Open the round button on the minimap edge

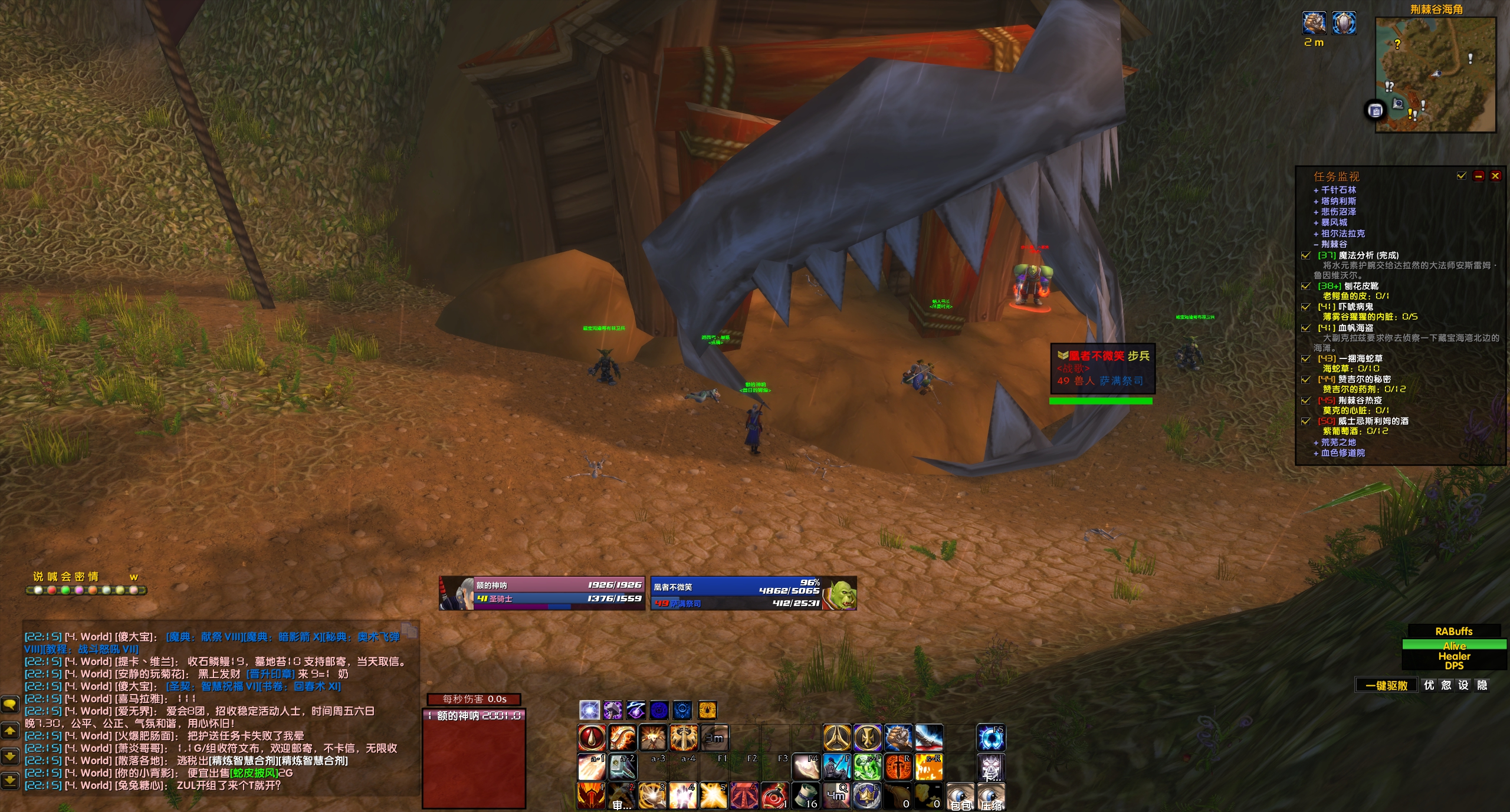[1376, 110]
